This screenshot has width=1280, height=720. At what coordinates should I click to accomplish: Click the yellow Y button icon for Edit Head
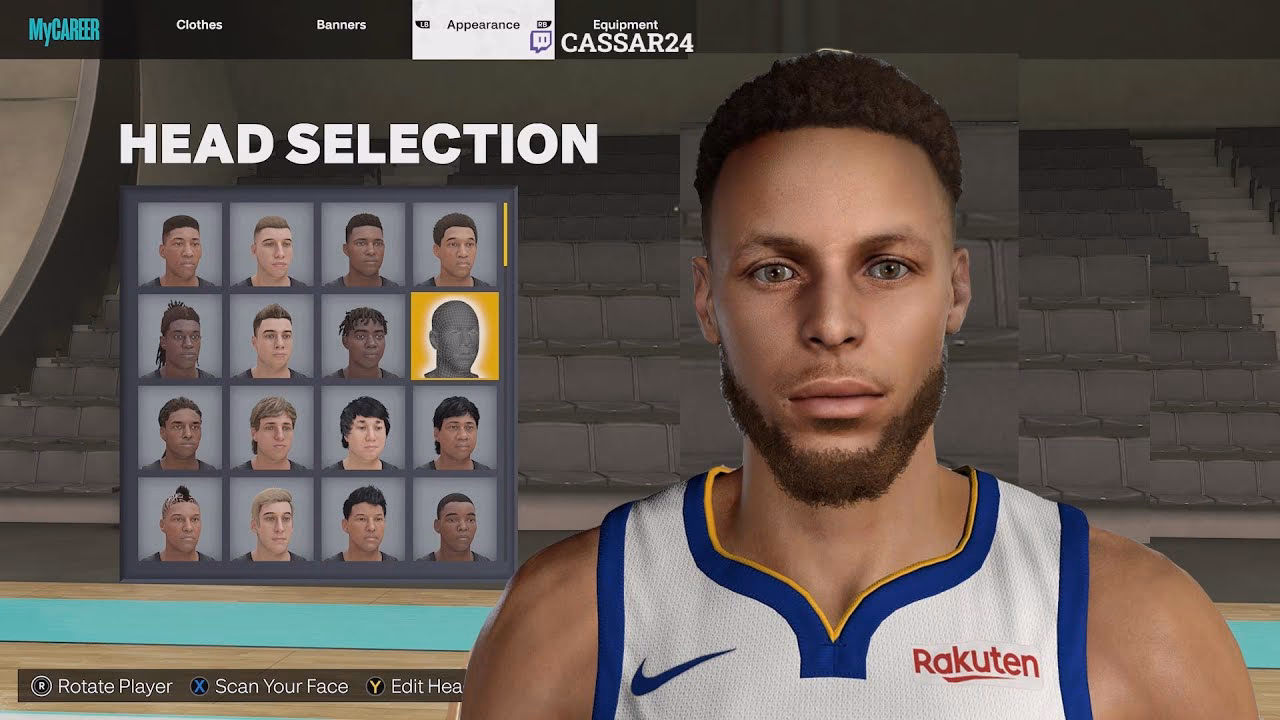(377, 687)
